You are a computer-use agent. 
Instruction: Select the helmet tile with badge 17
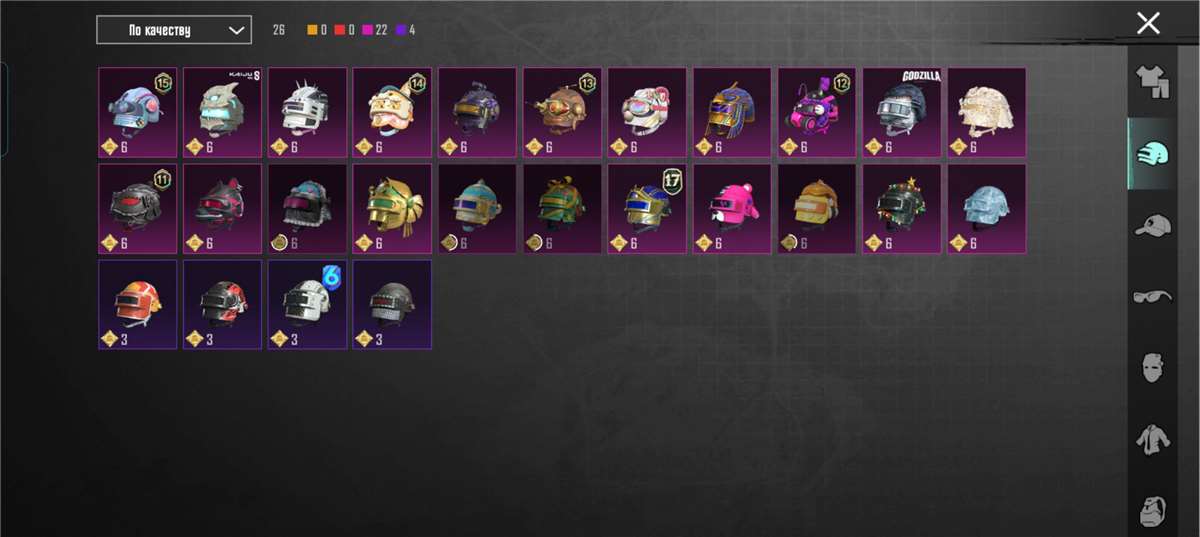(646, 208)
